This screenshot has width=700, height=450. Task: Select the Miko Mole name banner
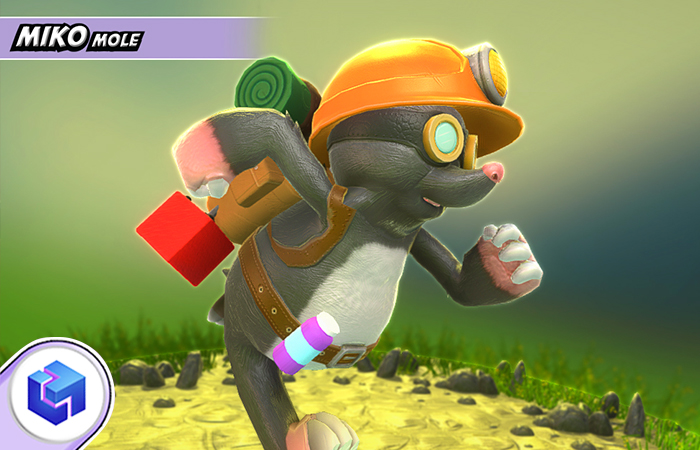click(78, 39)
